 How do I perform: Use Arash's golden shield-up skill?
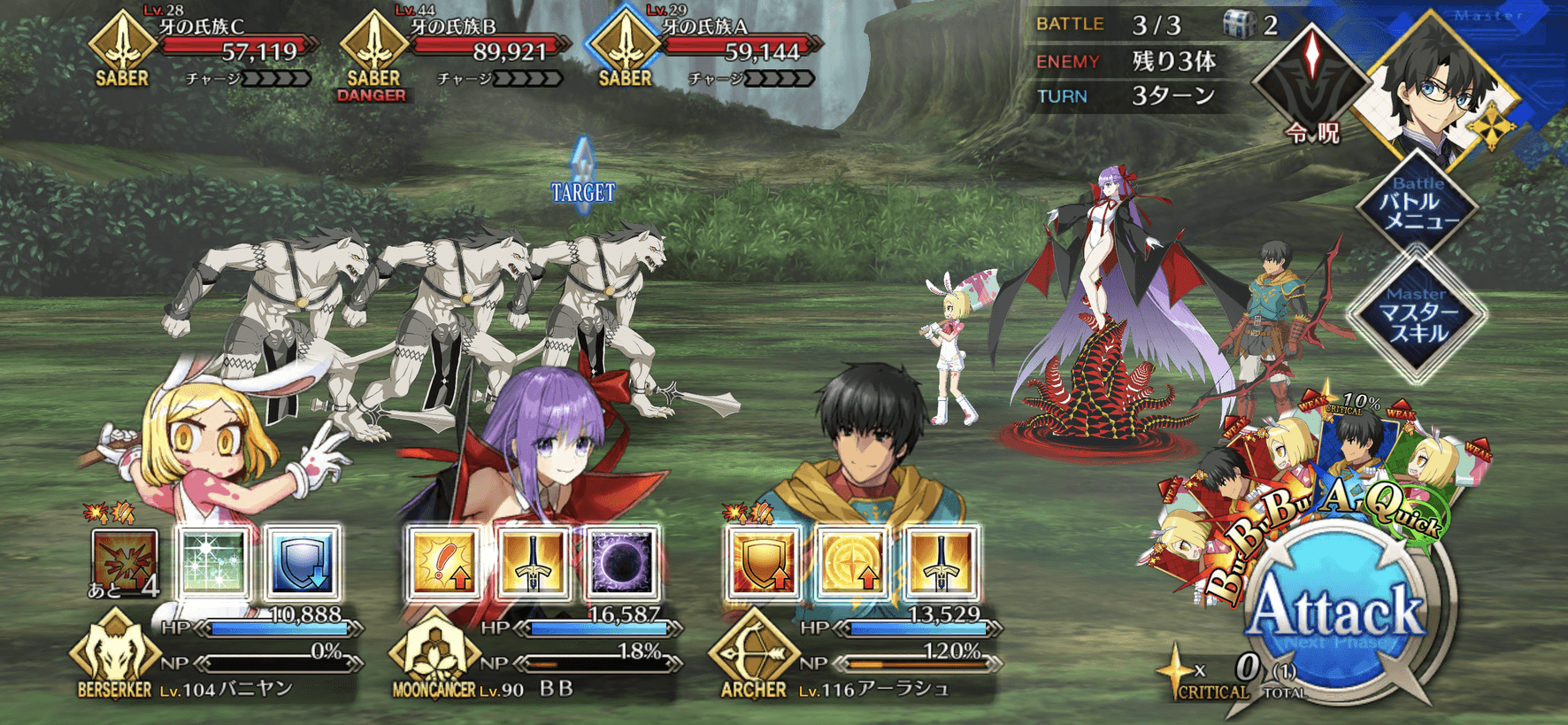coord(763,563)
